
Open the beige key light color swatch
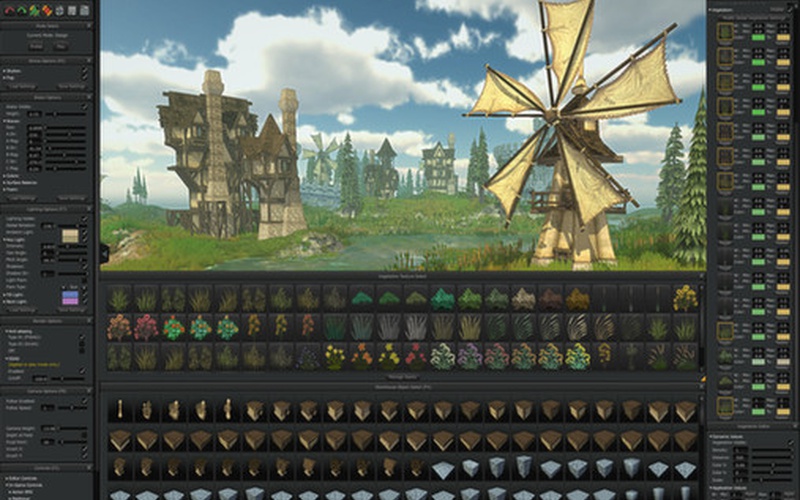click(x=70, y=236)
